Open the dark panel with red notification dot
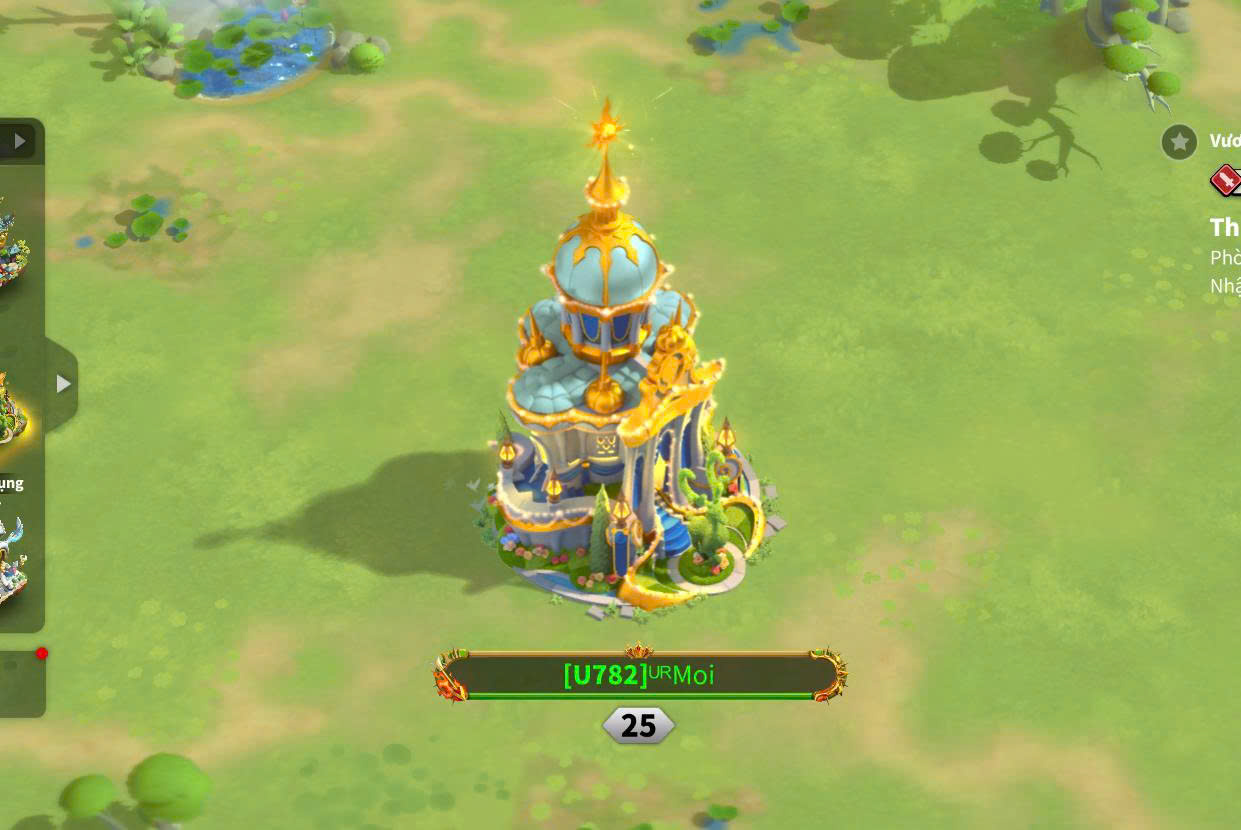 pyautogui.click(x=22, y=684)
